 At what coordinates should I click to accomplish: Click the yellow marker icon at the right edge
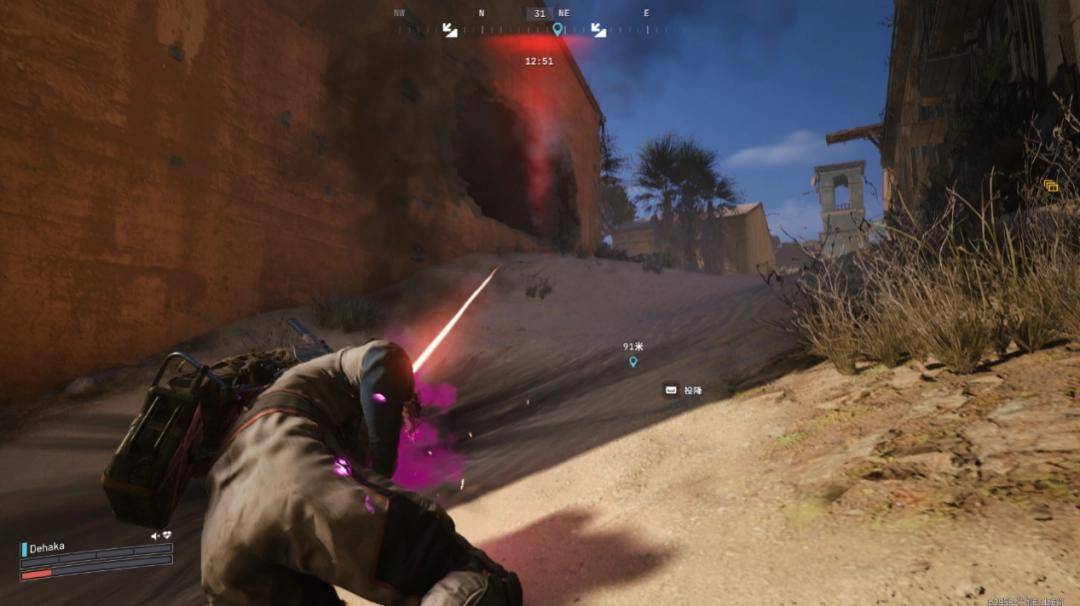click(x=1051, y=186)
